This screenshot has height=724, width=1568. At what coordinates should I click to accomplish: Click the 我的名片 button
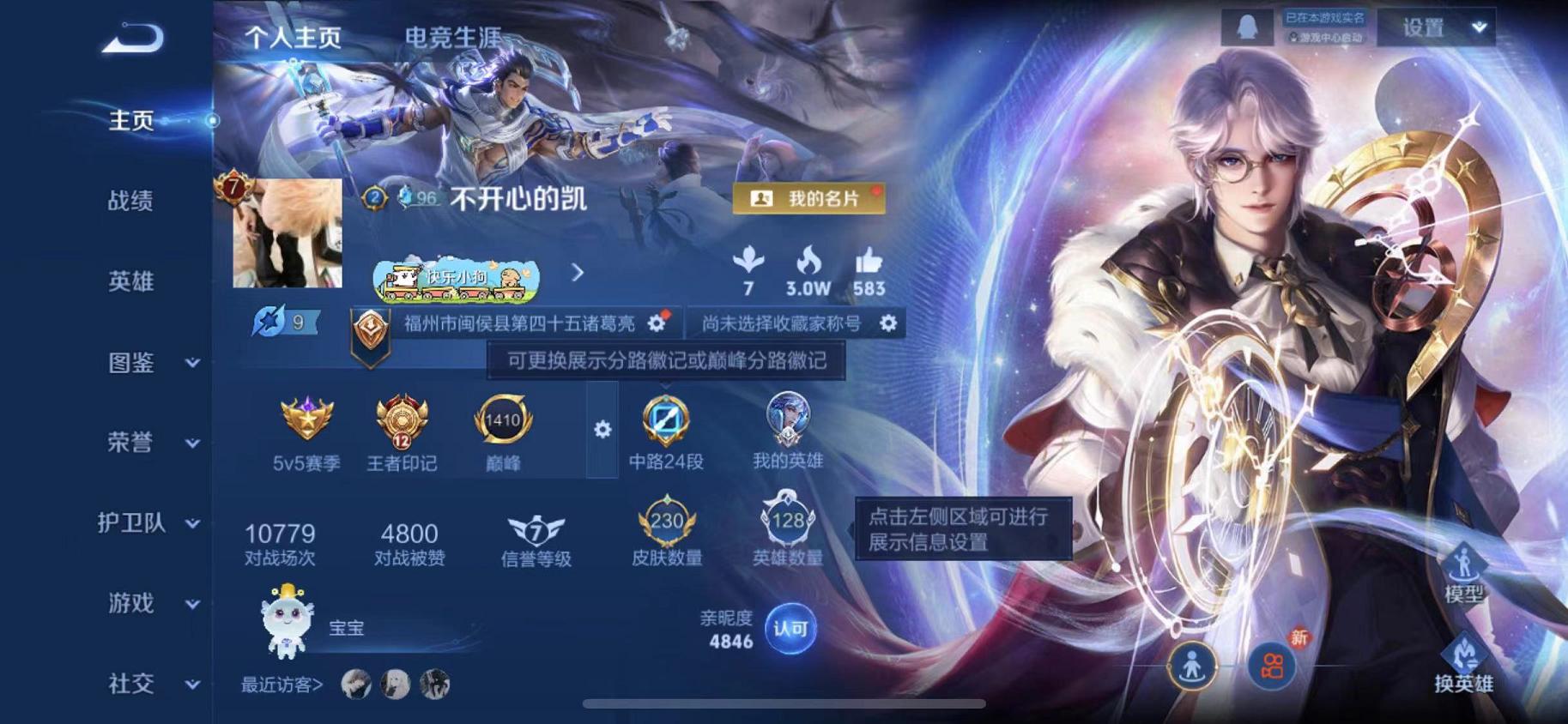pyautogui.click(x=809, y=196)
